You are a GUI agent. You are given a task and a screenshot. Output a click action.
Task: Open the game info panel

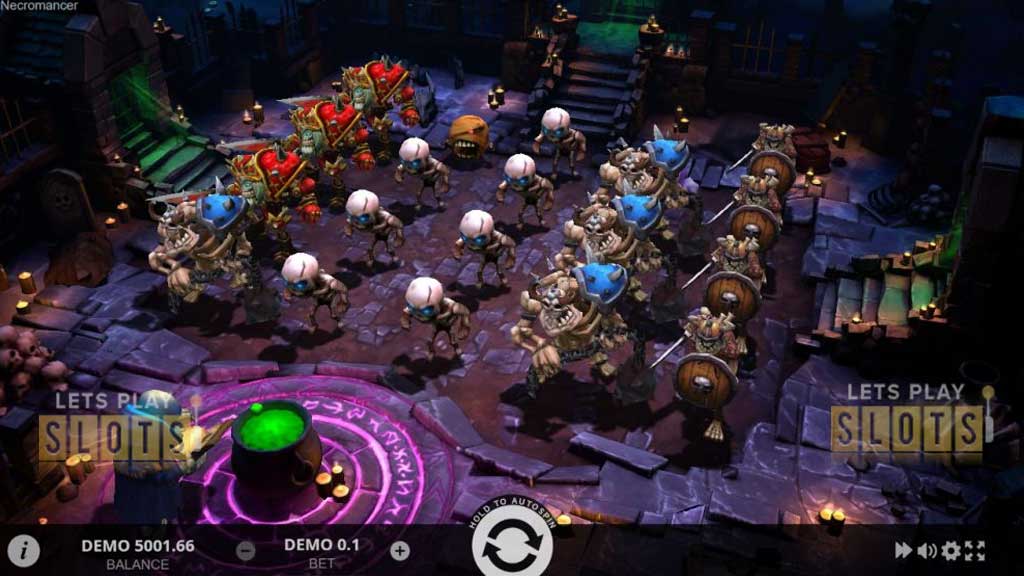click(x=23, y=550)
